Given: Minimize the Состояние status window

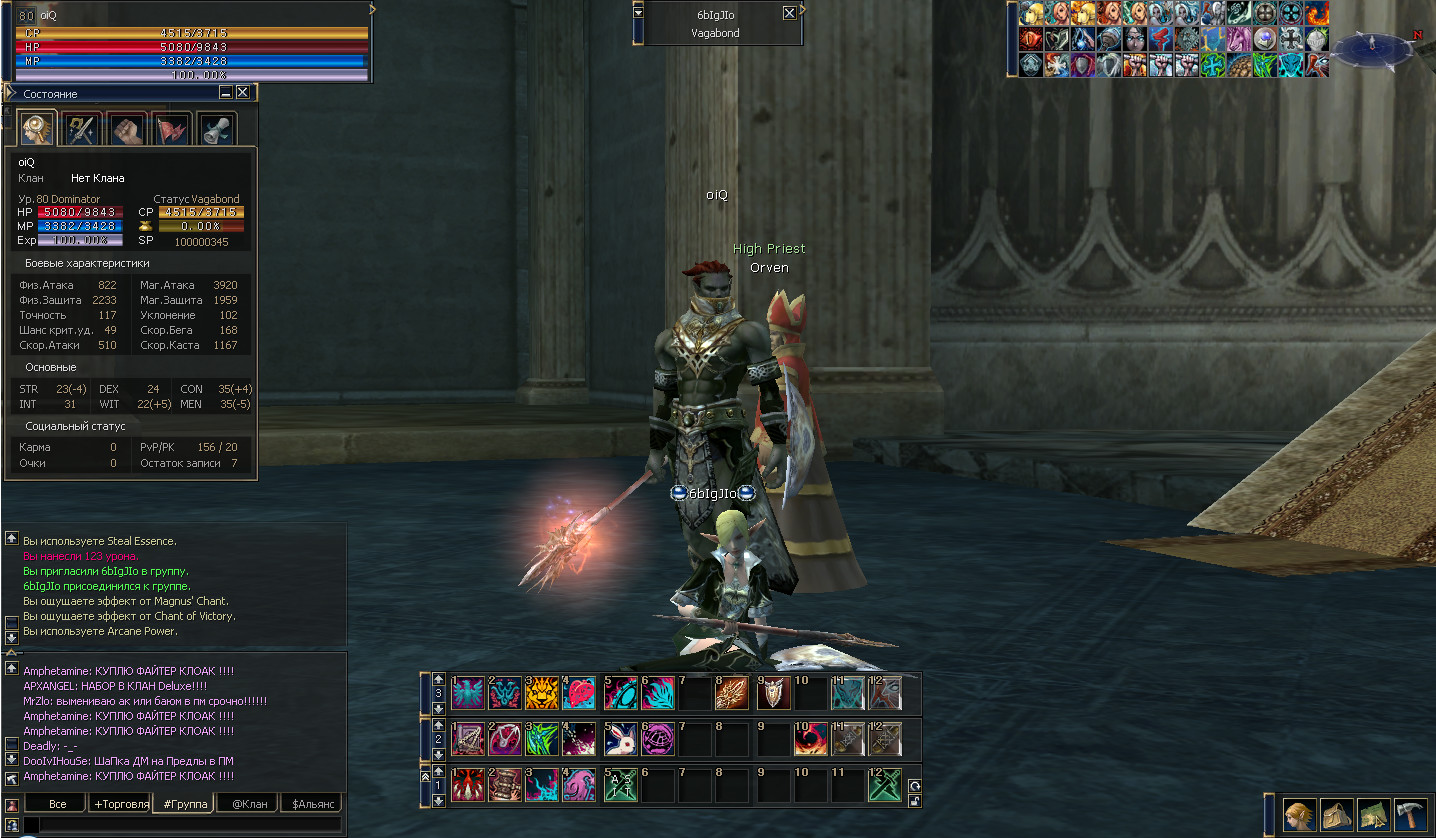Looking at the screenshot, I should coord(226,93).
